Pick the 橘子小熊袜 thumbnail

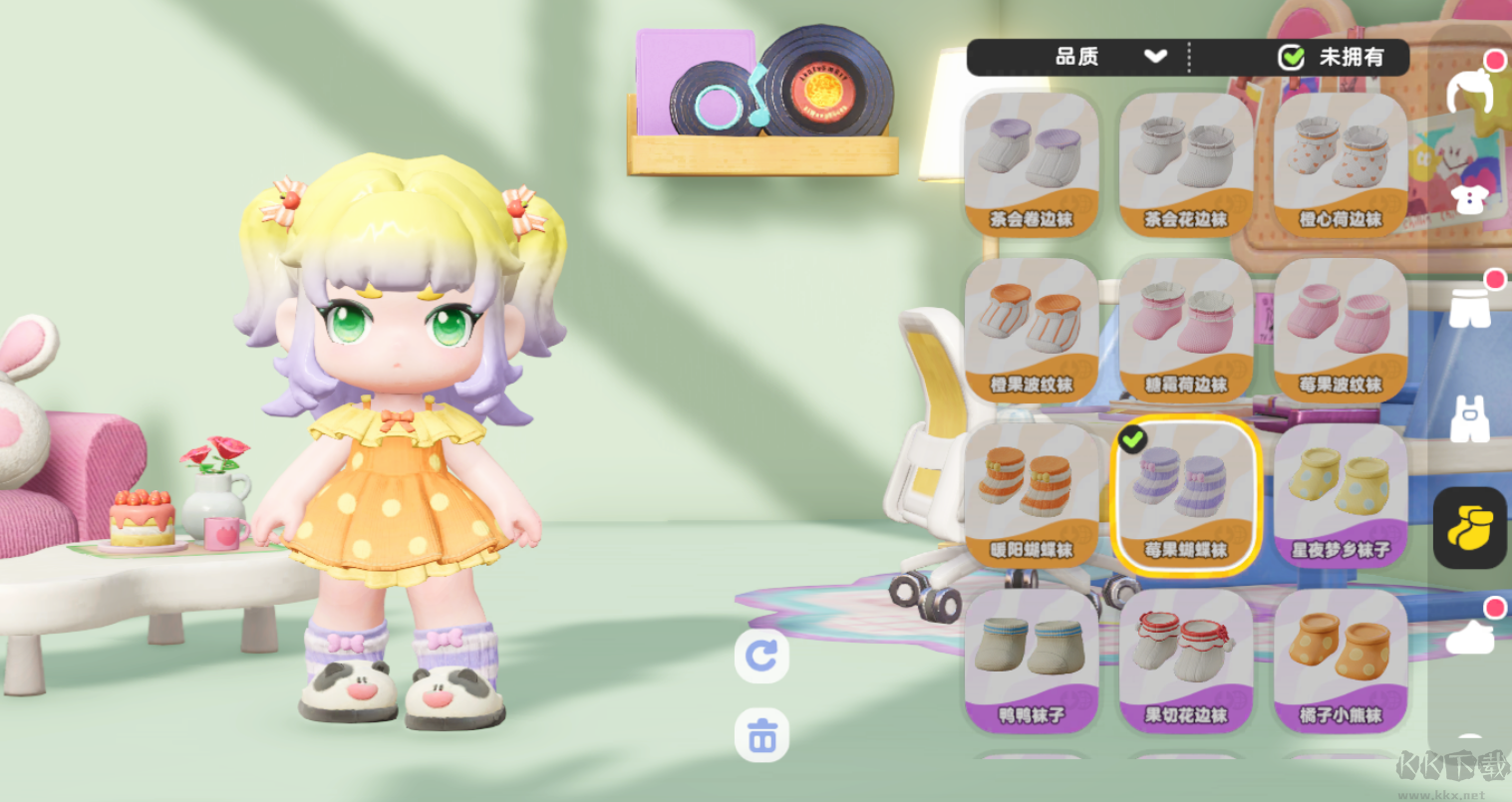pos(1339,656)
